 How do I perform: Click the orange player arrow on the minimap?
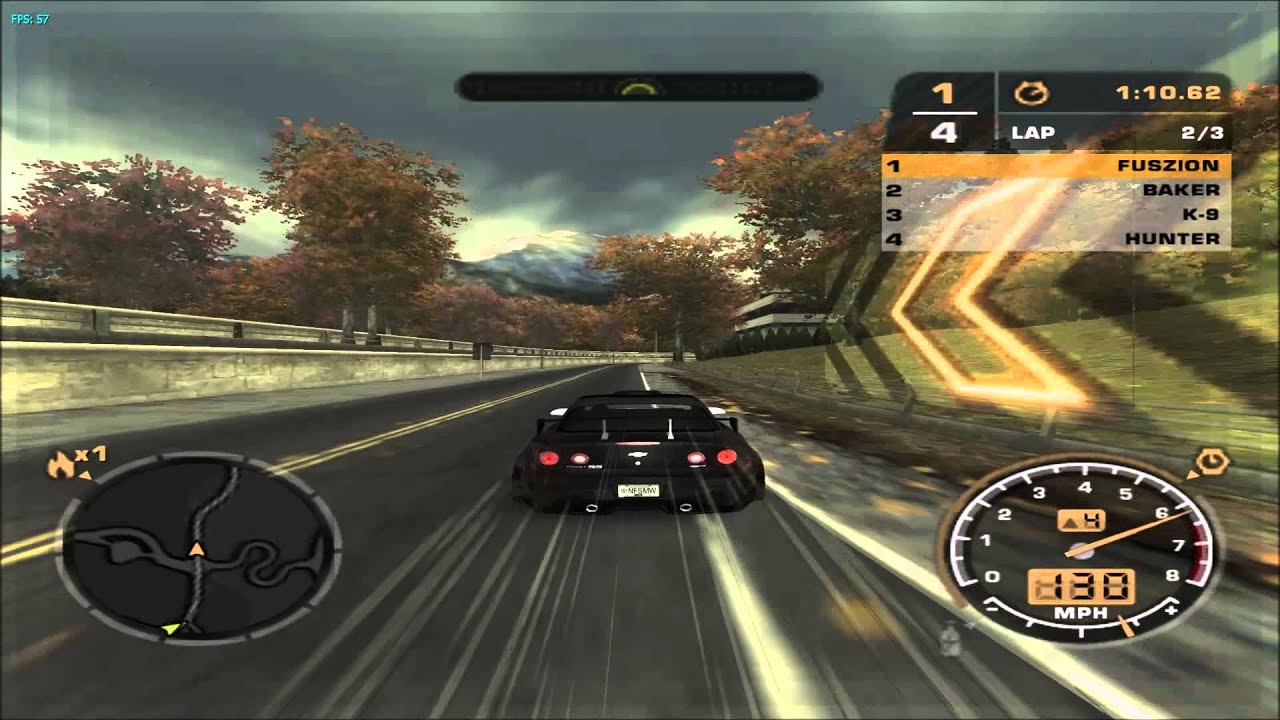point(197,548)
